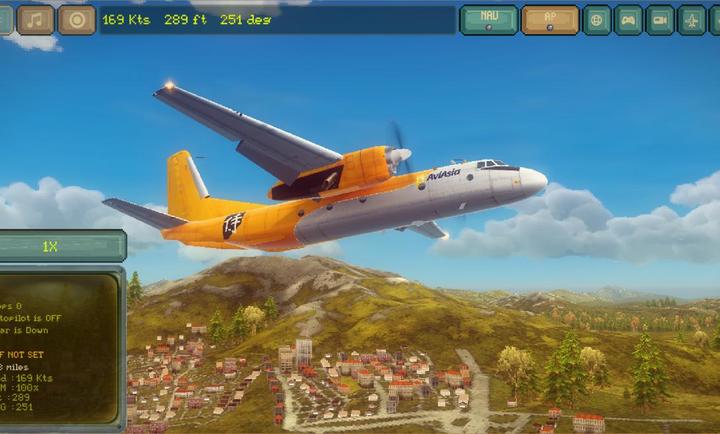Toggle the AP autopilot button

550,20
